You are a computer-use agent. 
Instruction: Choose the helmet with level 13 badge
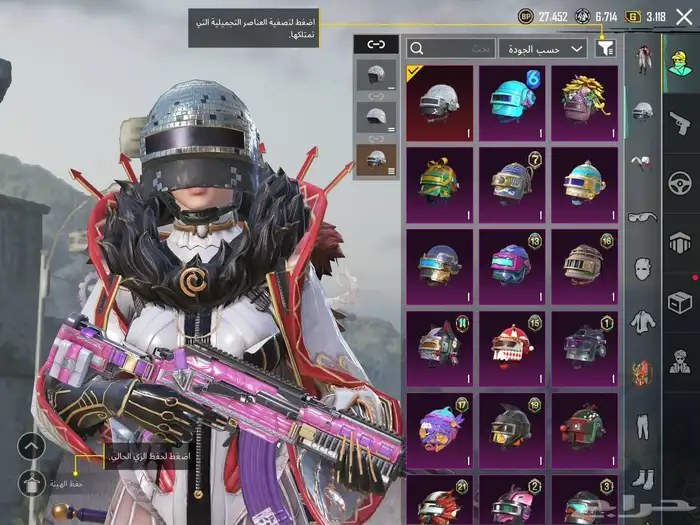512,264
